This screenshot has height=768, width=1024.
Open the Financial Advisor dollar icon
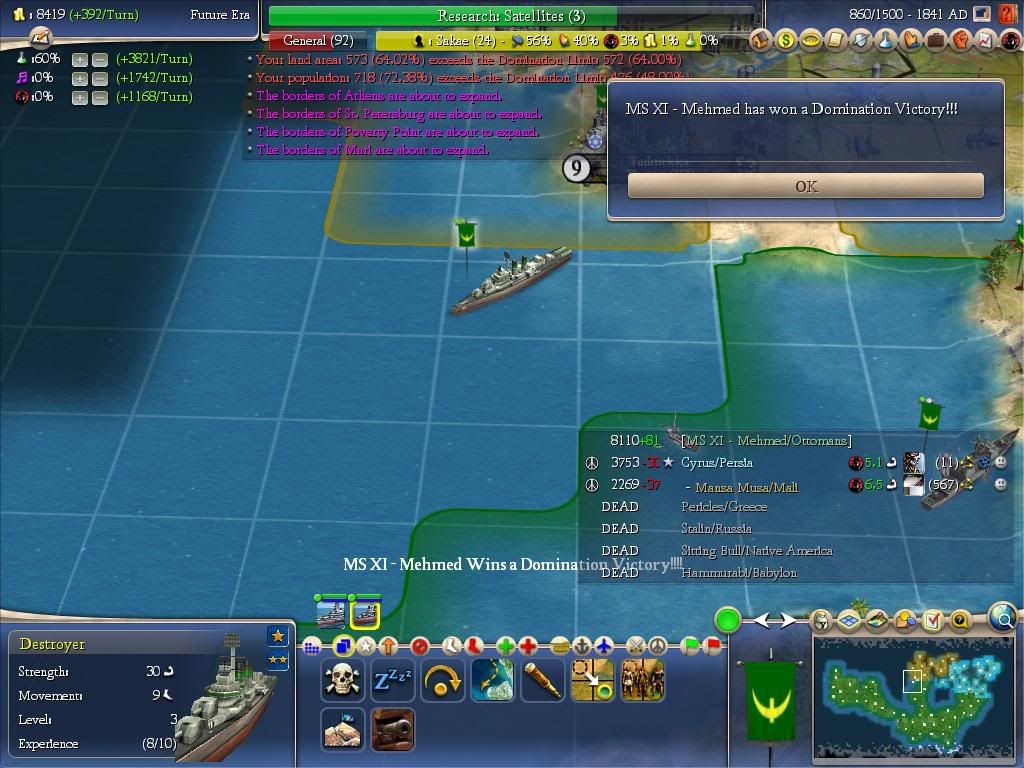pos(786,41)
